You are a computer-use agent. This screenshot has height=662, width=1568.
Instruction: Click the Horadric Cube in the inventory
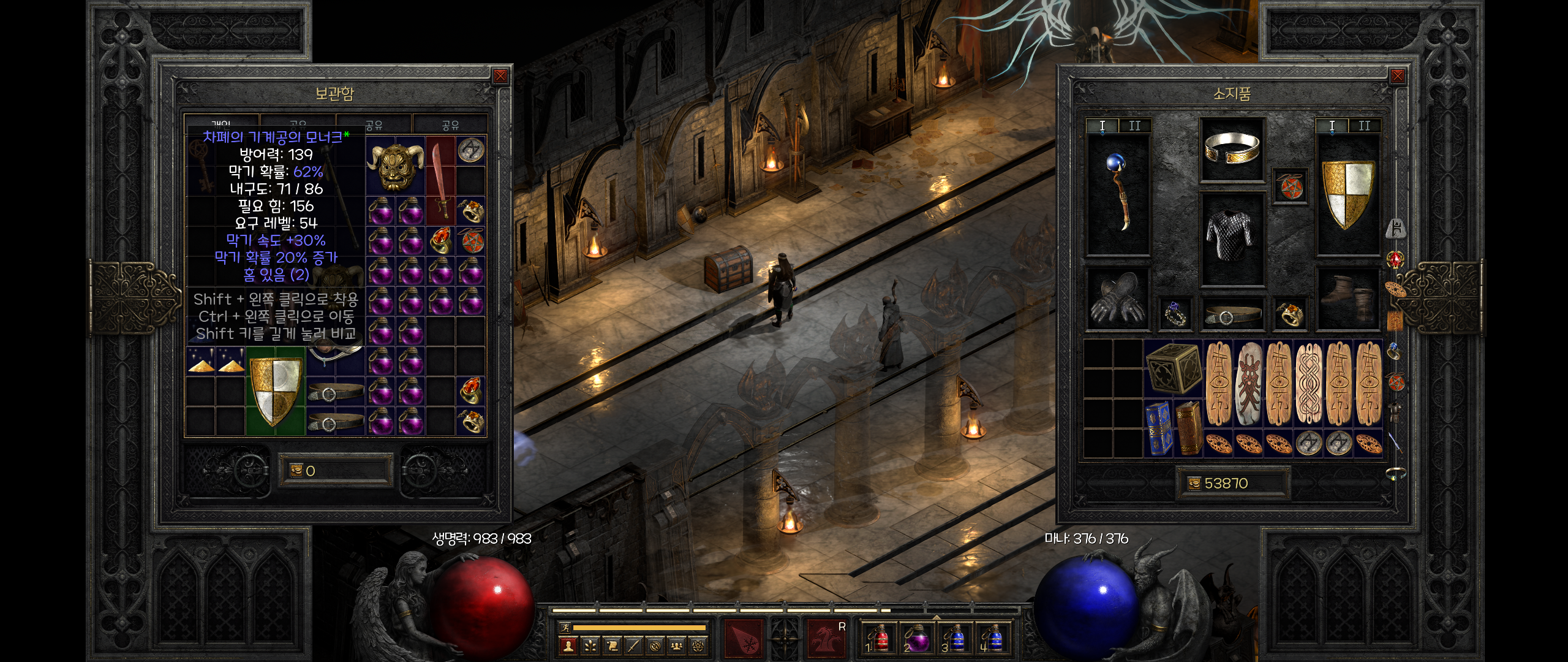1172,367
